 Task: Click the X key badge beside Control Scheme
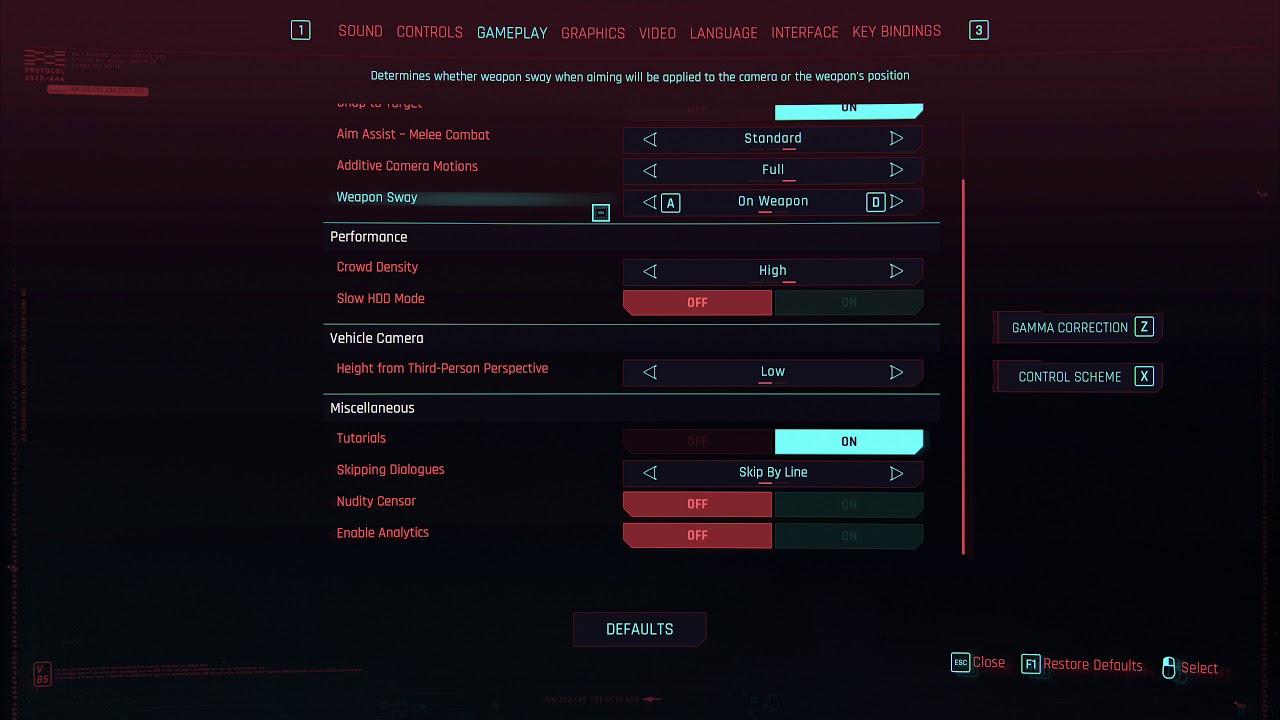pyautogui.click(x=1143, y=376)
